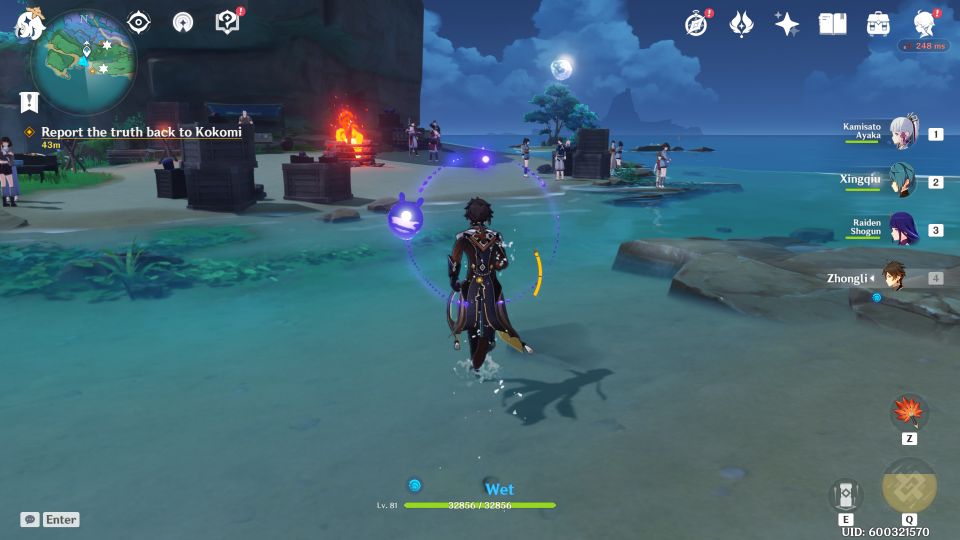Screen dimensions: 960x540
Task: Click the eye-shaped icon beside the minimap
Action: [139, 23]
